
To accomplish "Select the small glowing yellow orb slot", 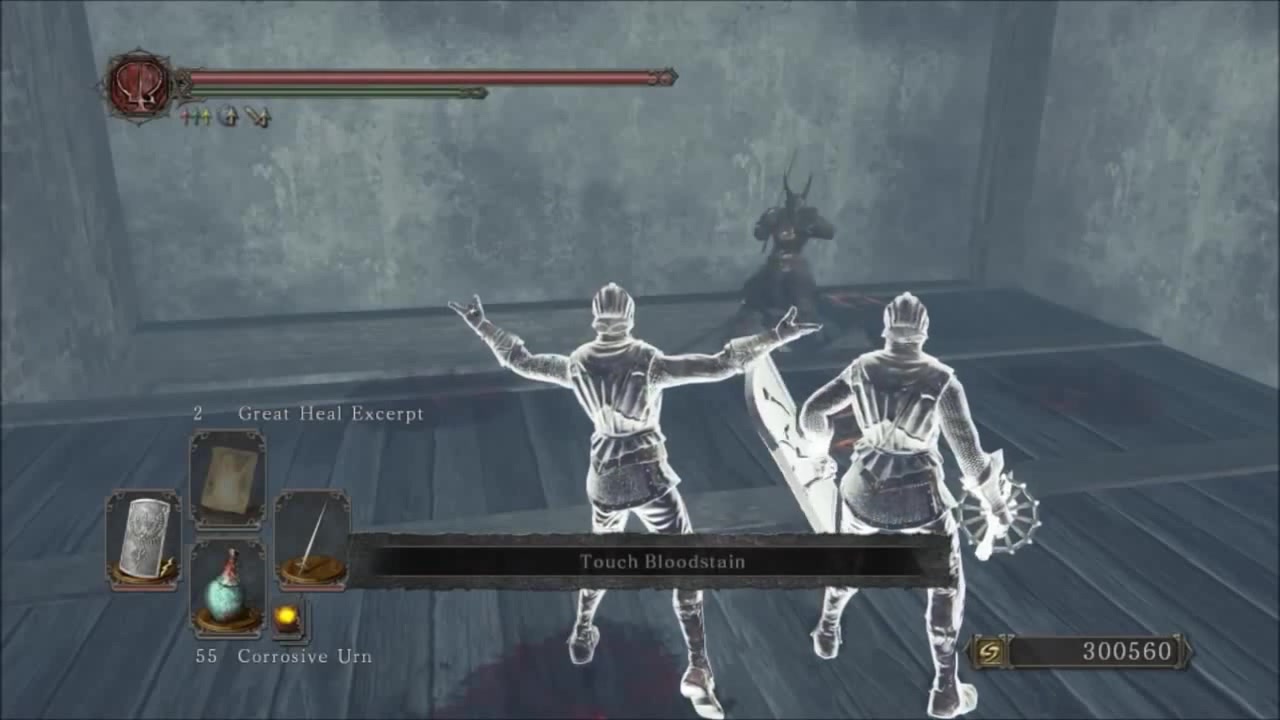I will 288,616.
